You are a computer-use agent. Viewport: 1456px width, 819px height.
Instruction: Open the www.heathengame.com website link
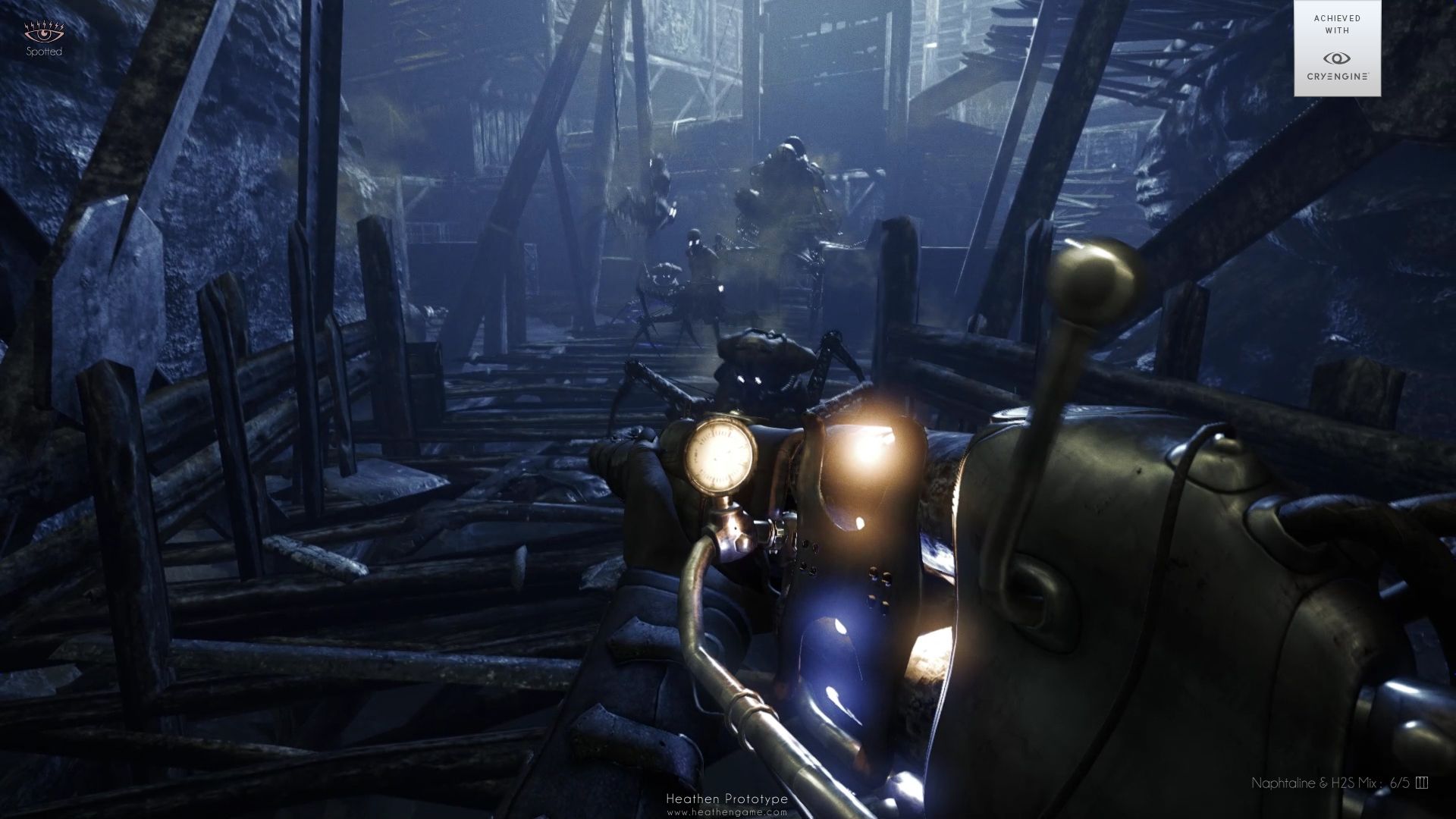(x=728, y=811)
